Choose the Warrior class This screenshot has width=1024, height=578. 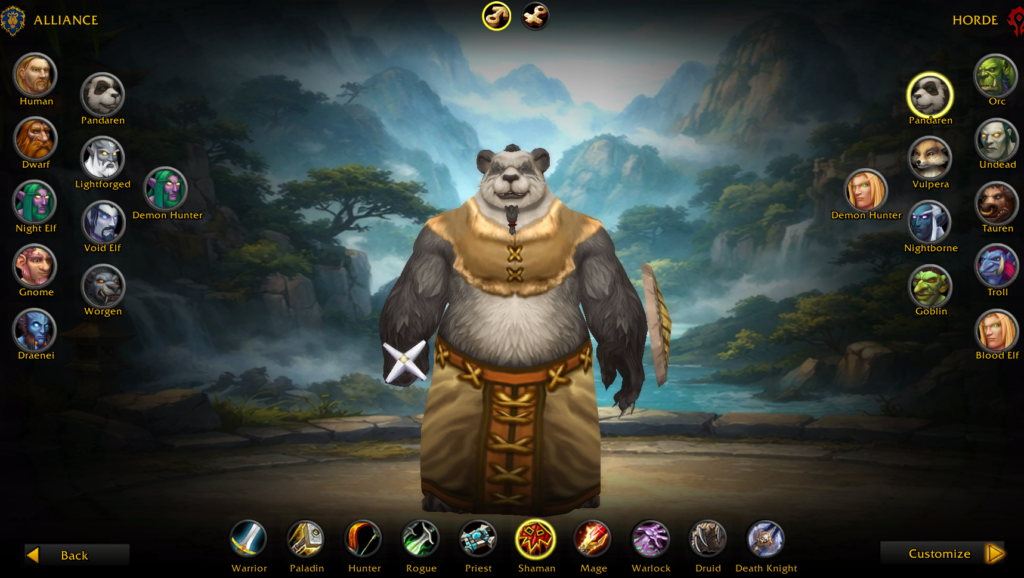click(249, 539)
